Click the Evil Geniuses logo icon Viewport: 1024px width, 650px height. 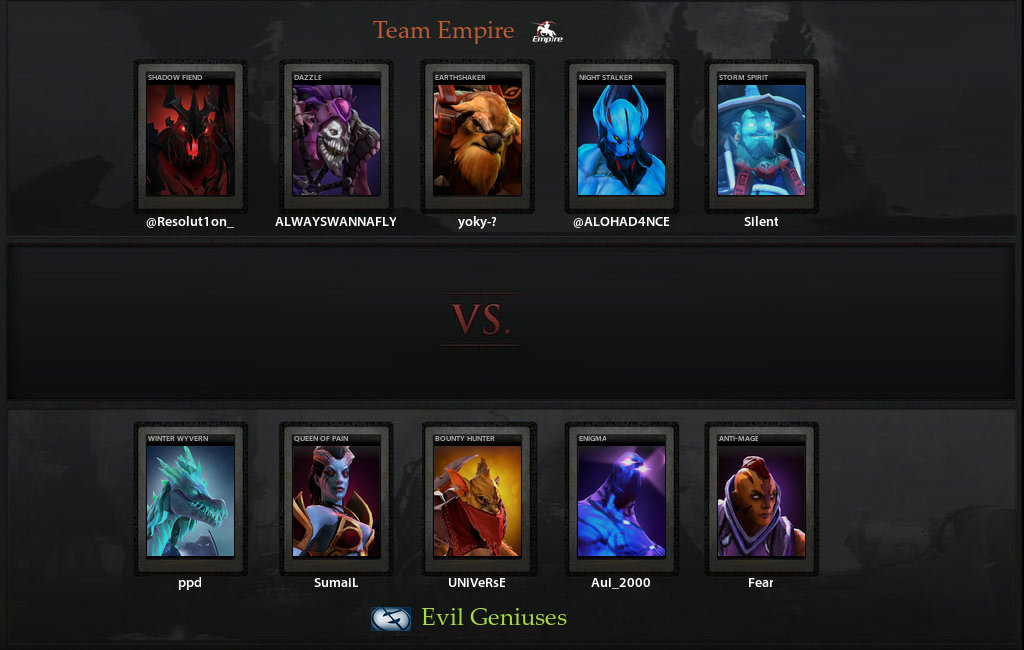pyautogui.click(x=391, y=619)
